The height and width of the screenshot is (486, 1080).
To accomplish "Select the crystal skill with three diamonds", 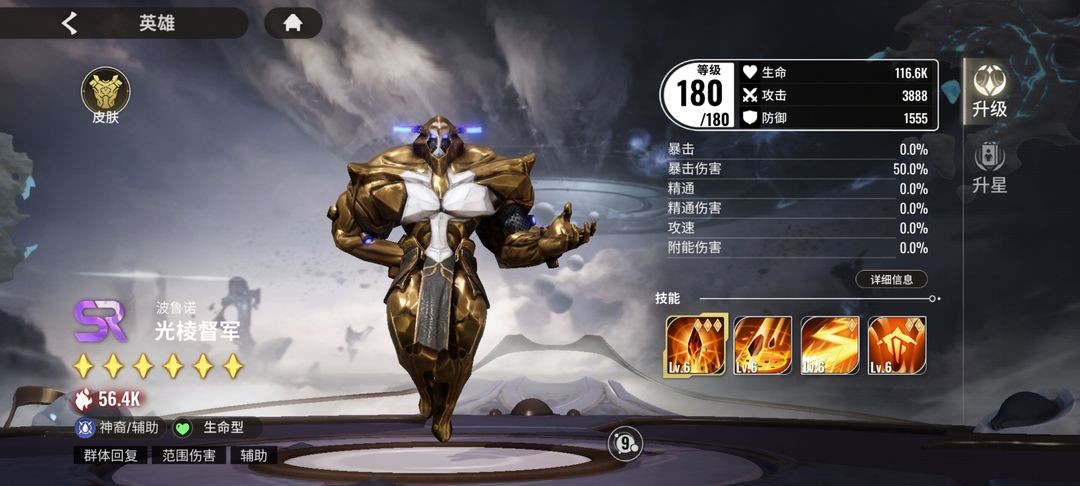I will 695,345.
